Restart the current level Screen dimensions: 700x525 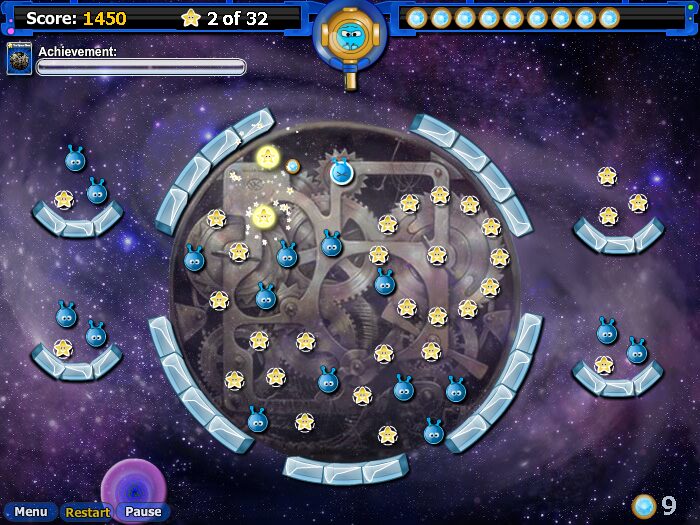coord(87,512)
